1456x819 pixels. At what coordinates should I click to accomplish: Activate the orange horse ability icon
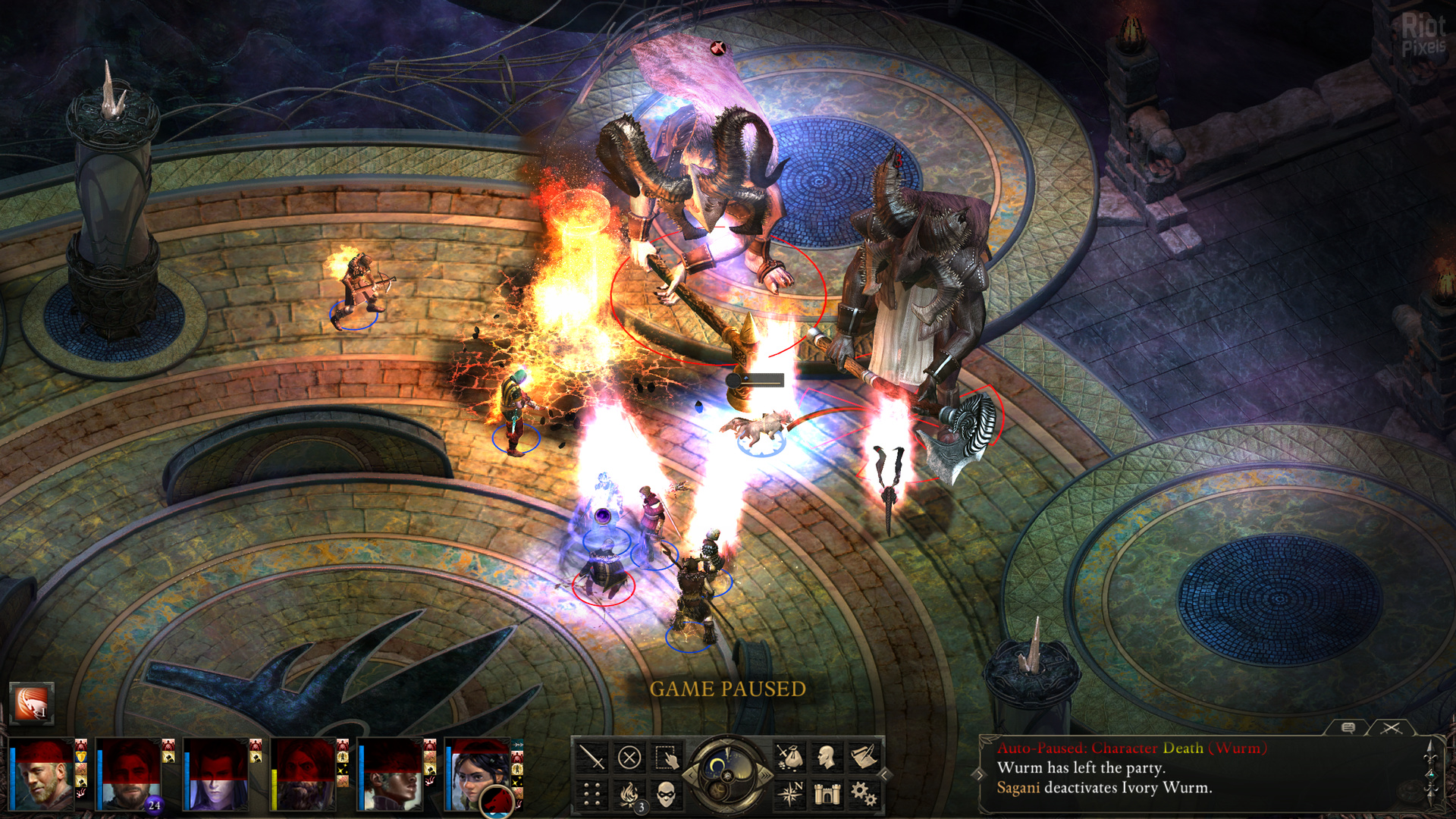click(x=32, y=704)
